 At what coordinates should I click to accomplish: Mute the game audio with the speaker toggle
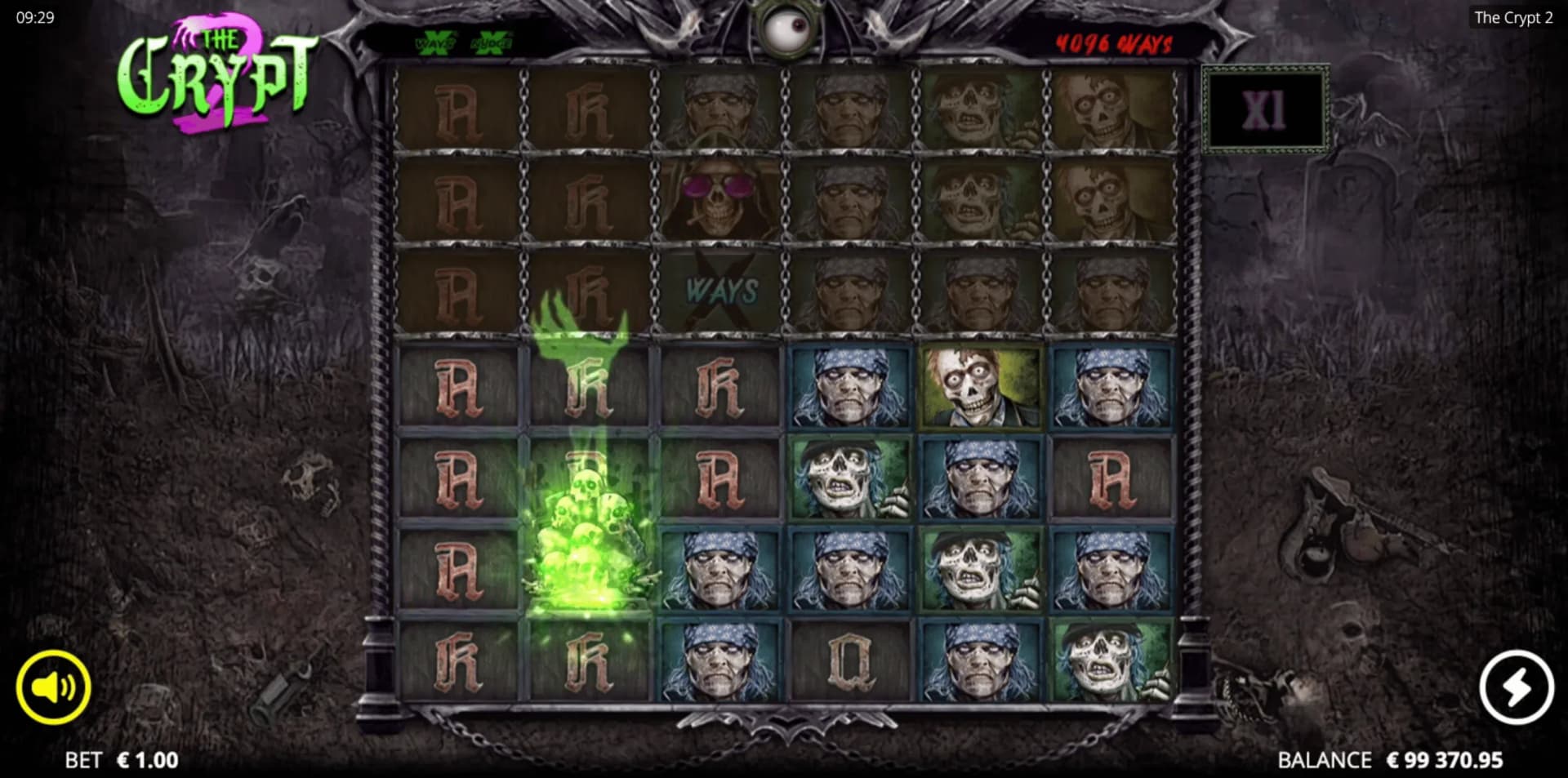[x=56, y=687]
